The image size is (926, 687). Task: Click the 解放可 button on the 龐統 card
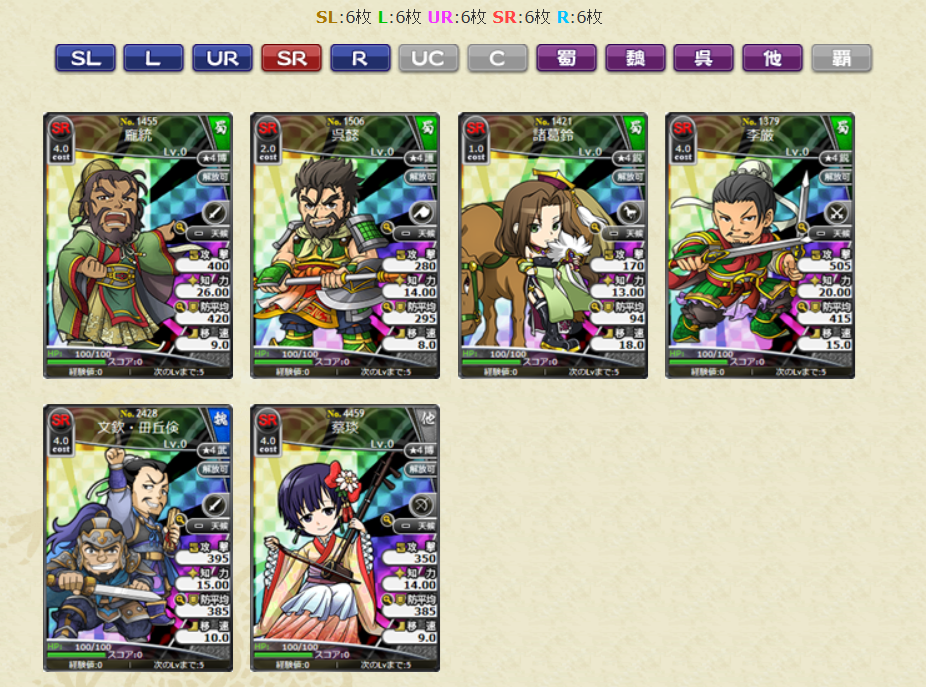(x=214, y=176)
